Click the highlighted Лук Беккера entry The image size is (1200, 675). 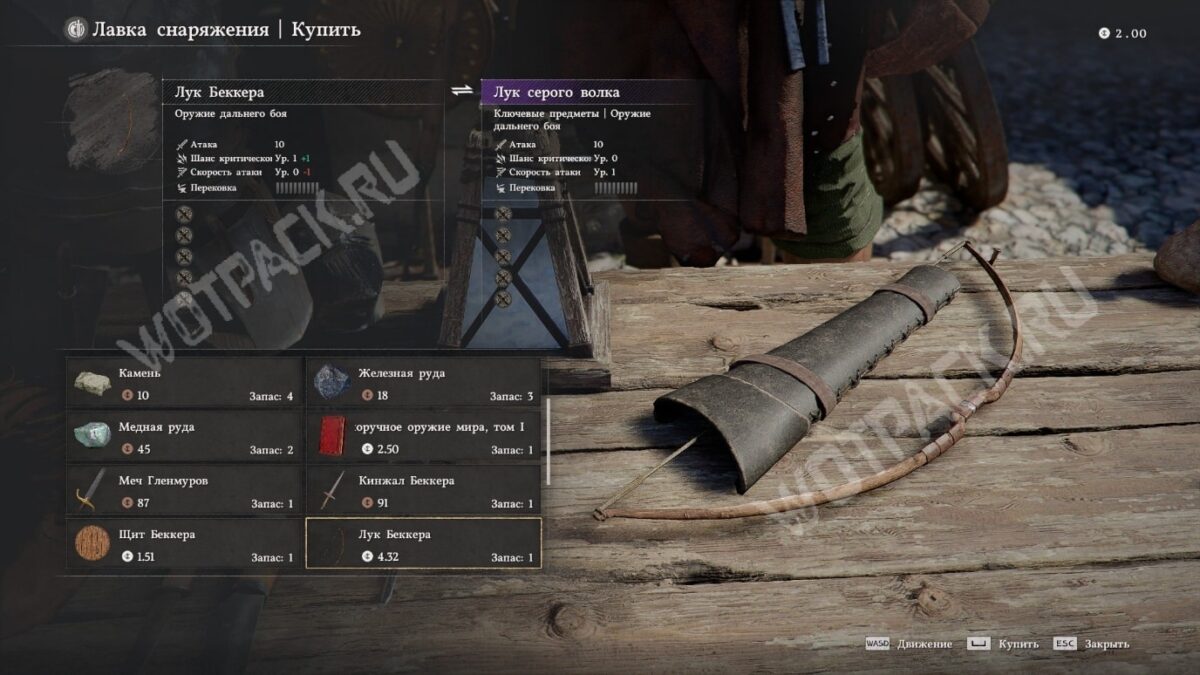click(423, 544)
